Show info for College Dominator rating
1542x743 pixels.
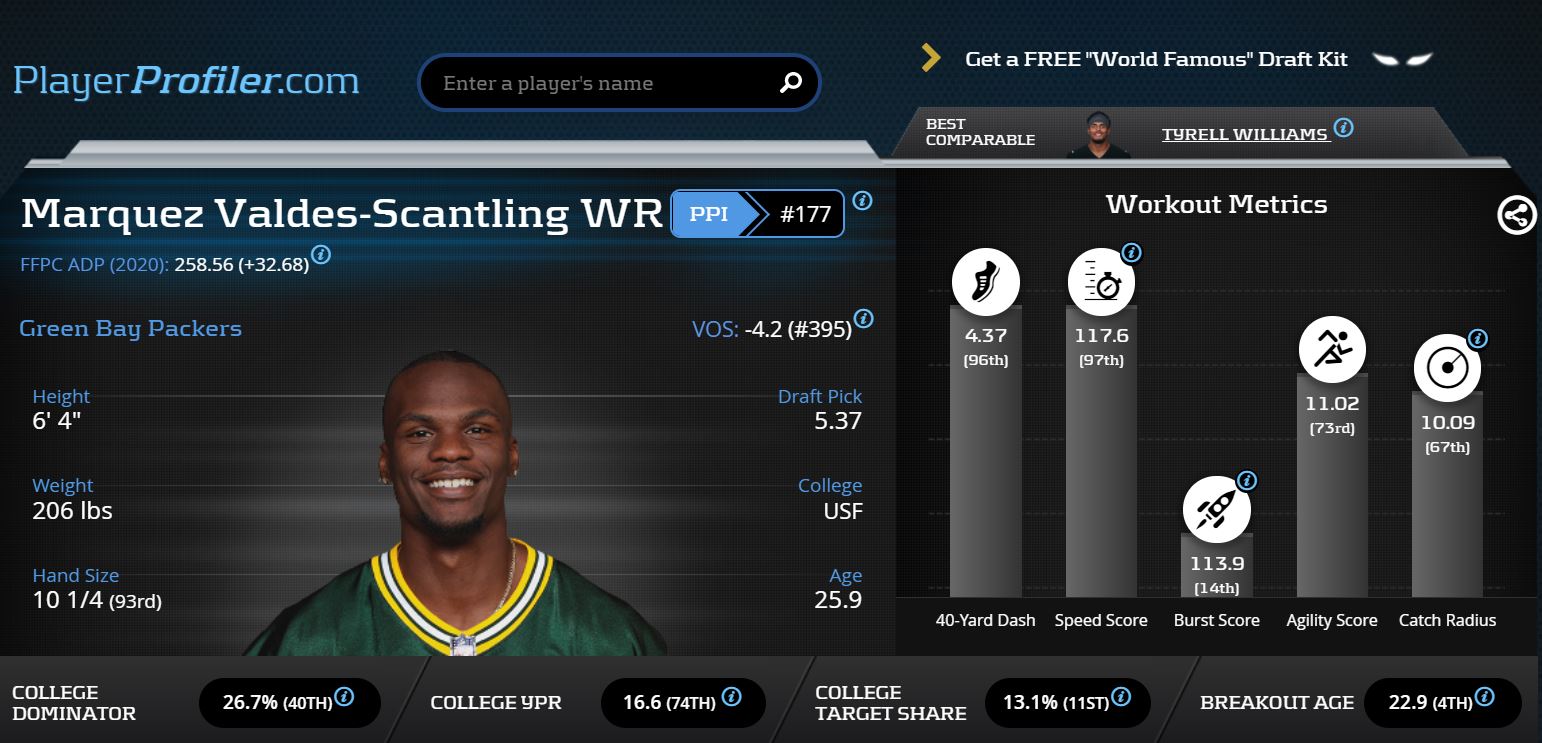tap(344, 696)
